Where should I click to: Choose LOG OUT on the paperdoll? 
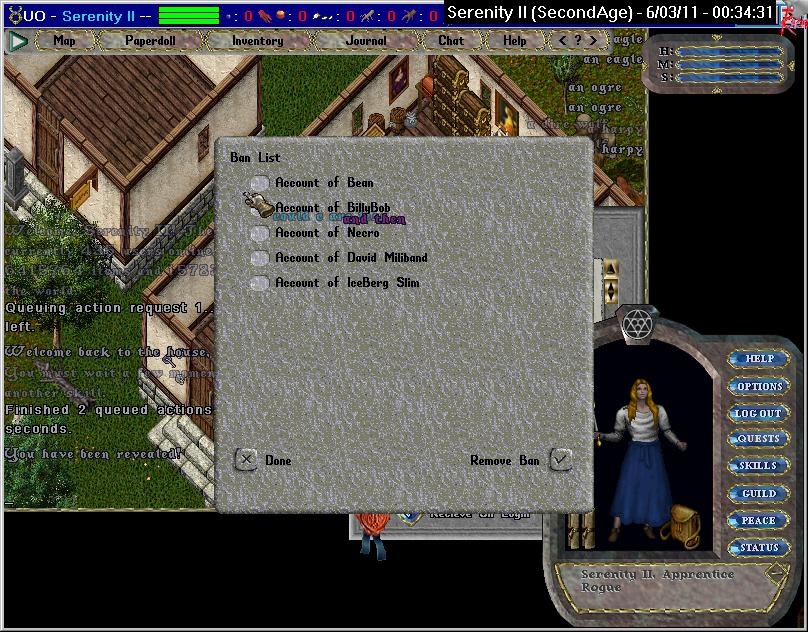pos(759,413)
